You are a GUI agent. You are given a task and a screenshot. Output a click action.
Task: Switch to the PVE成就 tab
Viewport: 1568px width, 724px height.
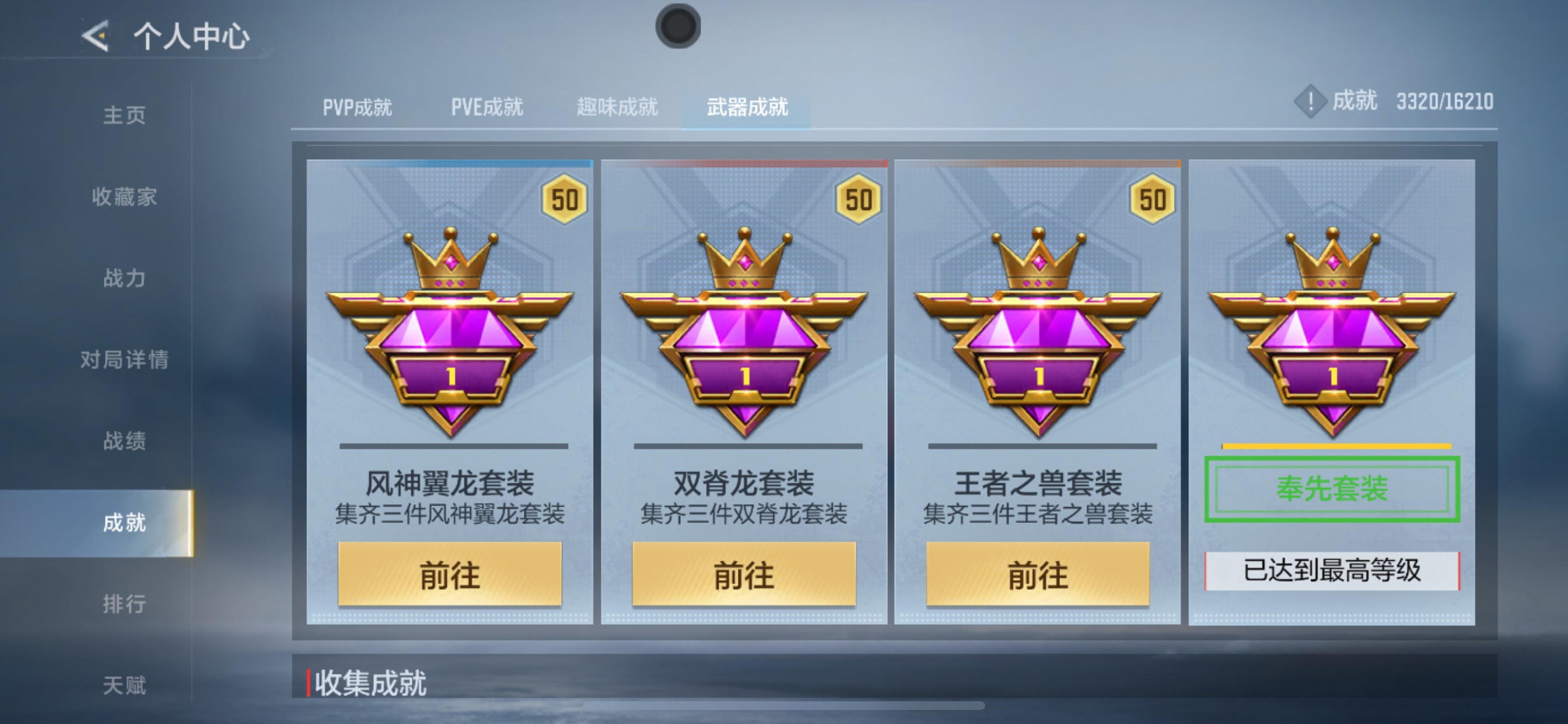(487, 106)
